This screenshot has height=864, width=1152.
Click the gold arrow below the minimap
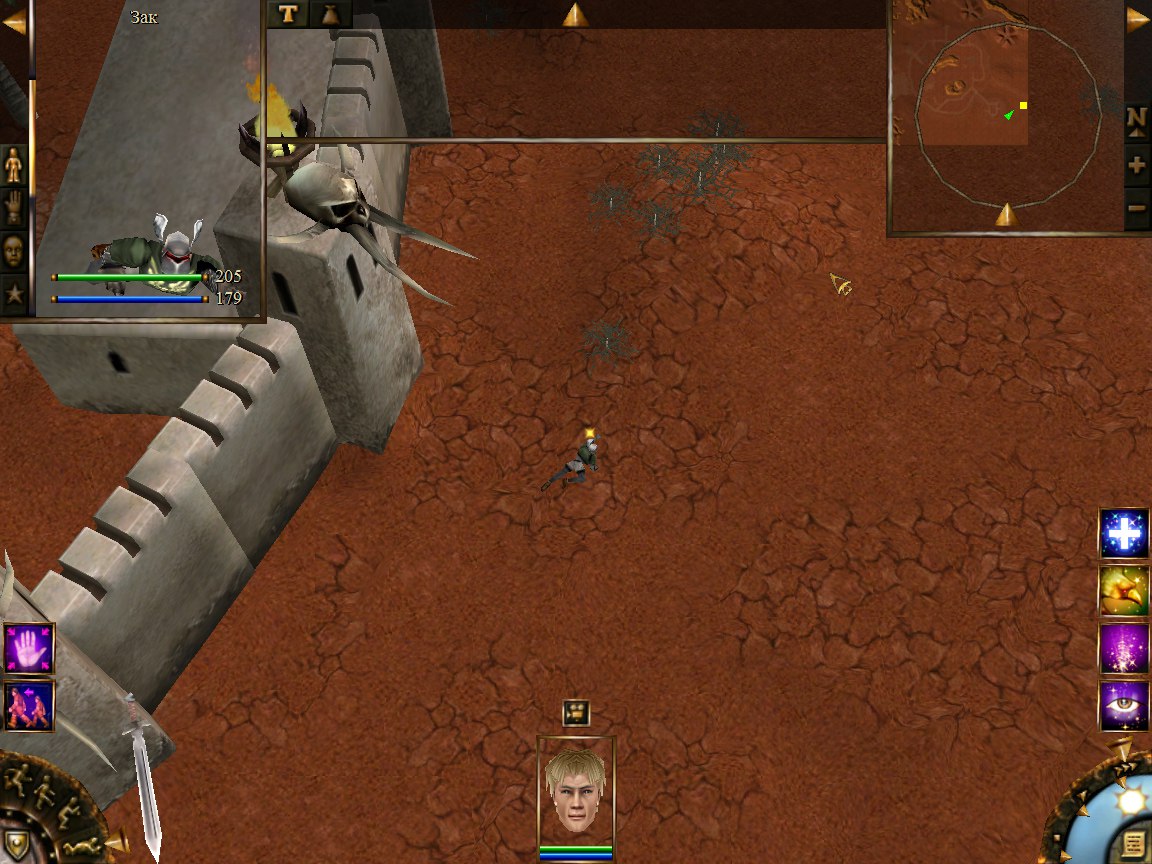coord(1006,214)
